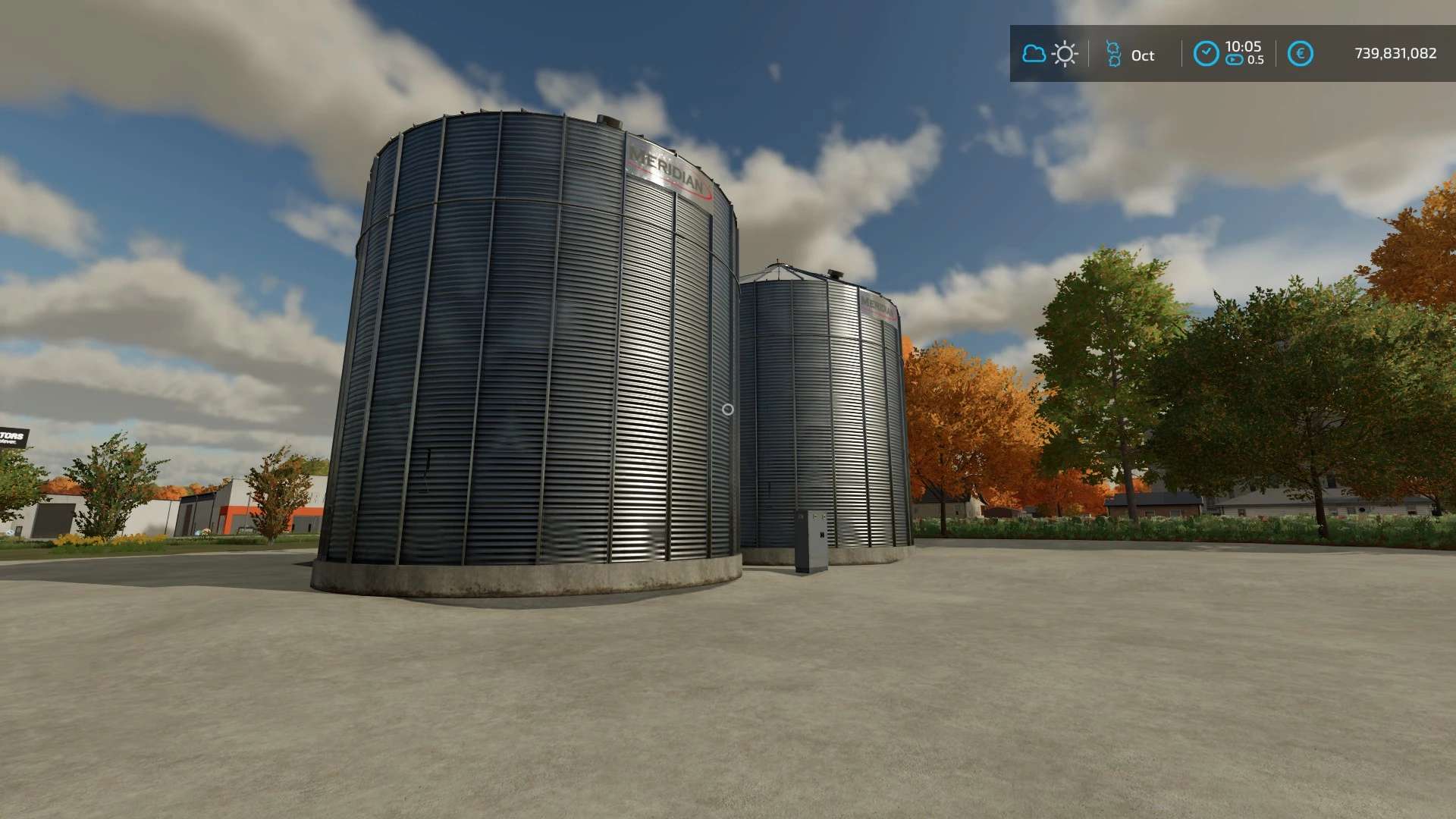
Task: Click the blue clock icon
Action: click(1206, 54)
